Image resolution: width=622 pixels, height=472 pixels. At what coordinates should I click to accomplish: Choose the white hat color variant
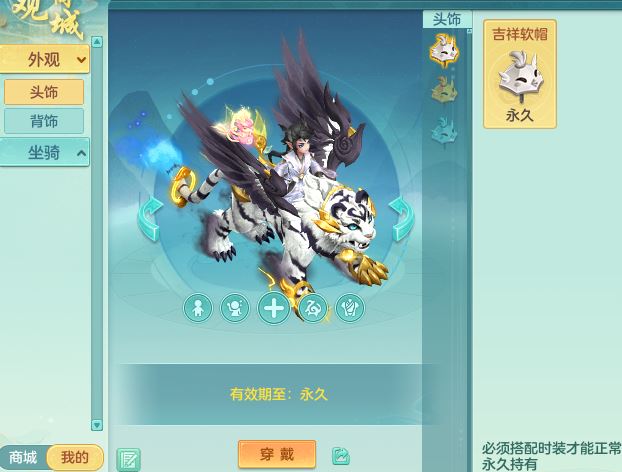click(443, 49)
